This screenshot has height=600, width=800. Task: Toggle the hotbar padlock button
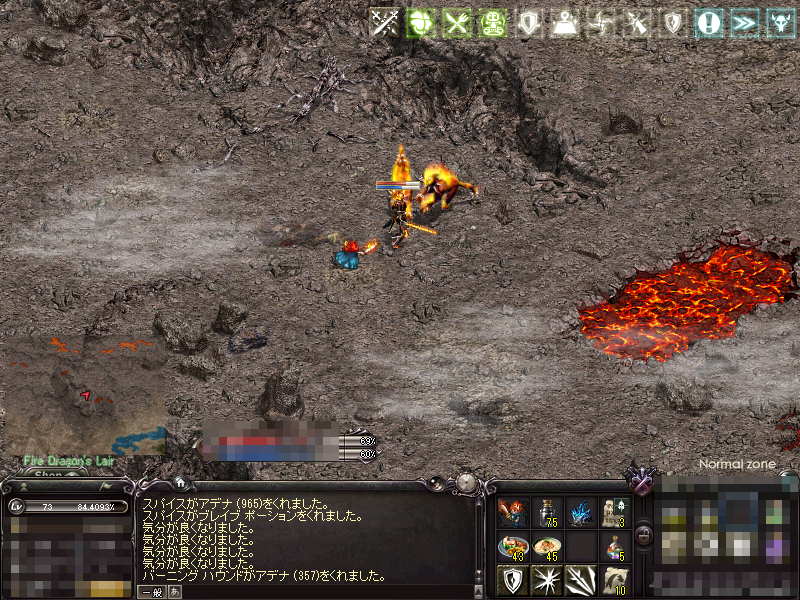coord(644,535)
